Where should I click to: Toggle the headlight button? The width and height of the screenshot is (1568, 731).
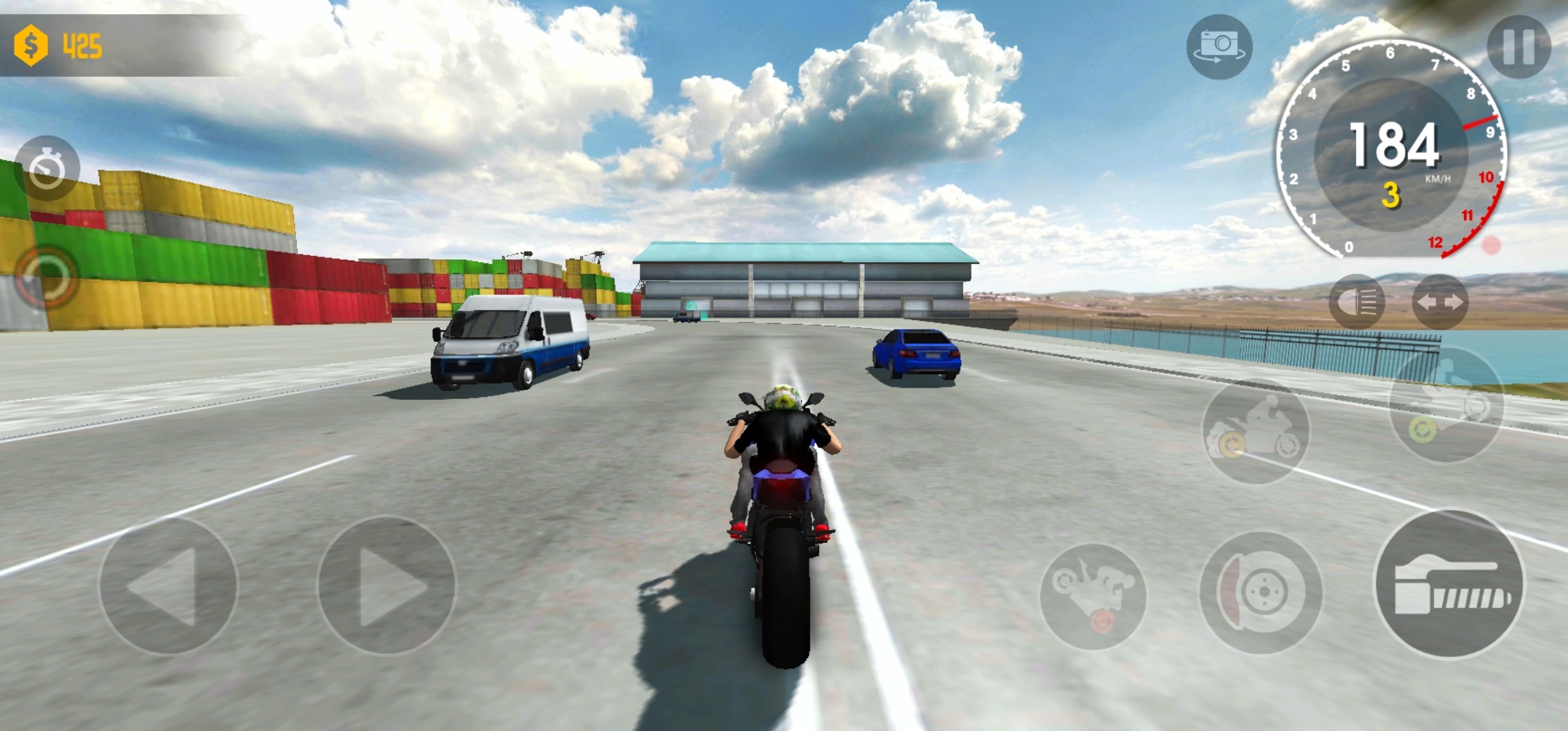click(x=1357, y=302)
